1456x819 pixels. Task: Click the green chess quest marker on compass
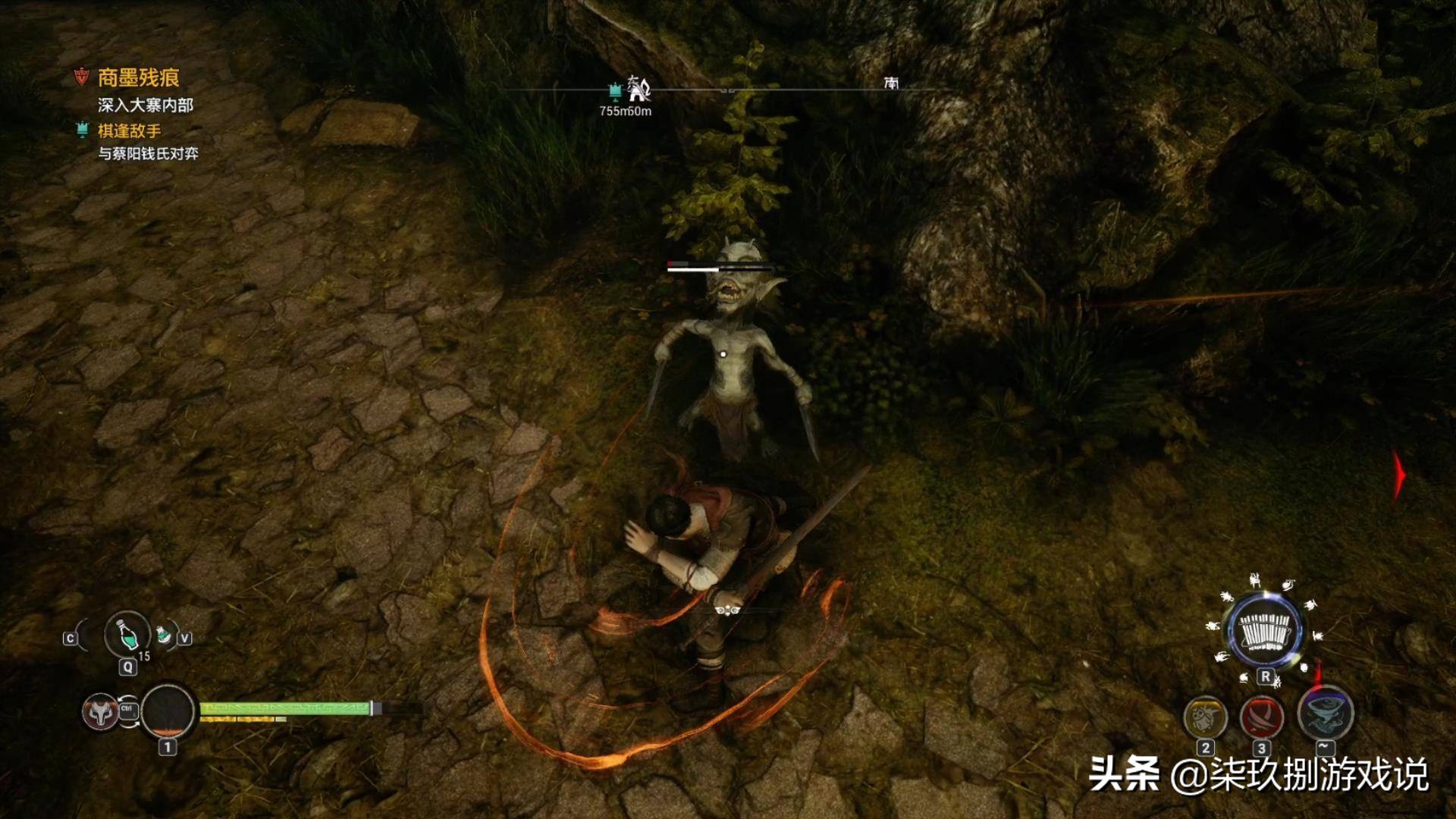tap(615, 92)
